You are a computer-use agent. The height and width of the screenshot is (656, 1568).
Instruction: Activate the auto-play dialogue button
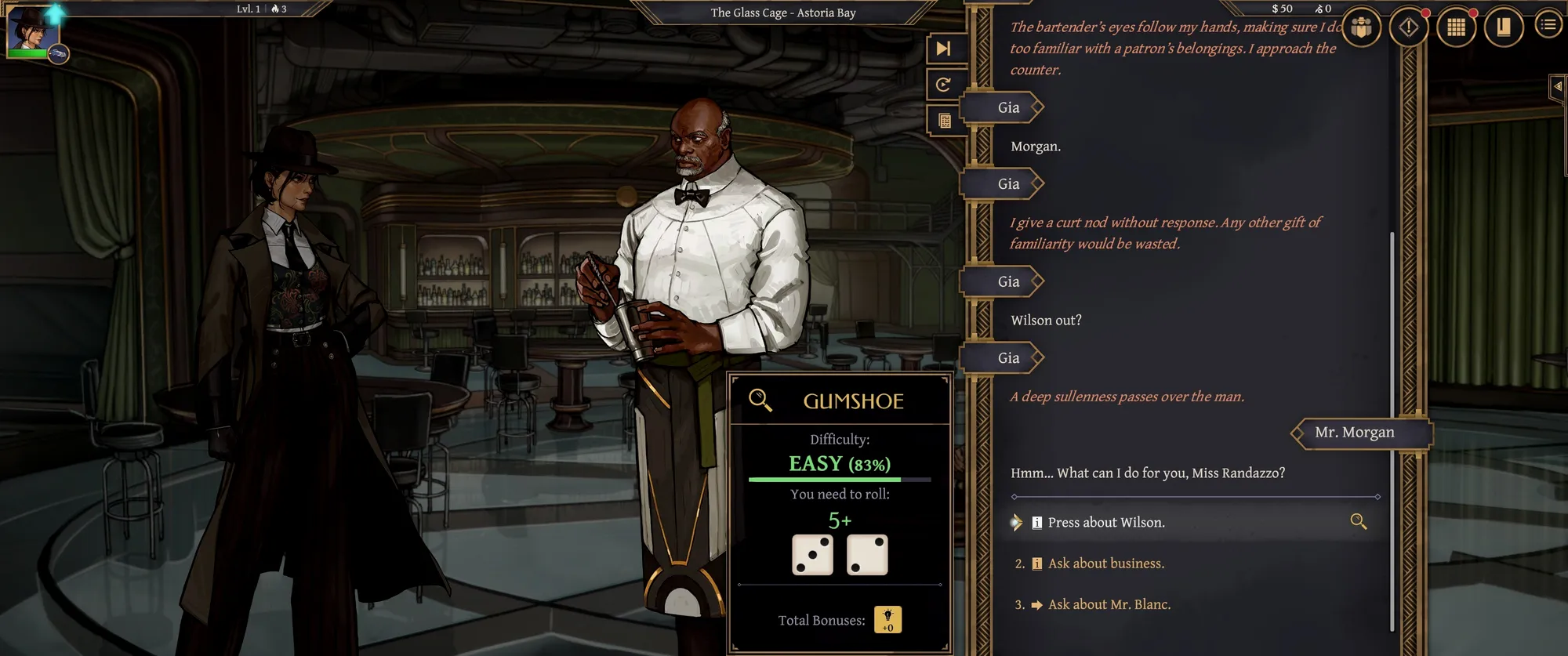(x=943, y=85)
